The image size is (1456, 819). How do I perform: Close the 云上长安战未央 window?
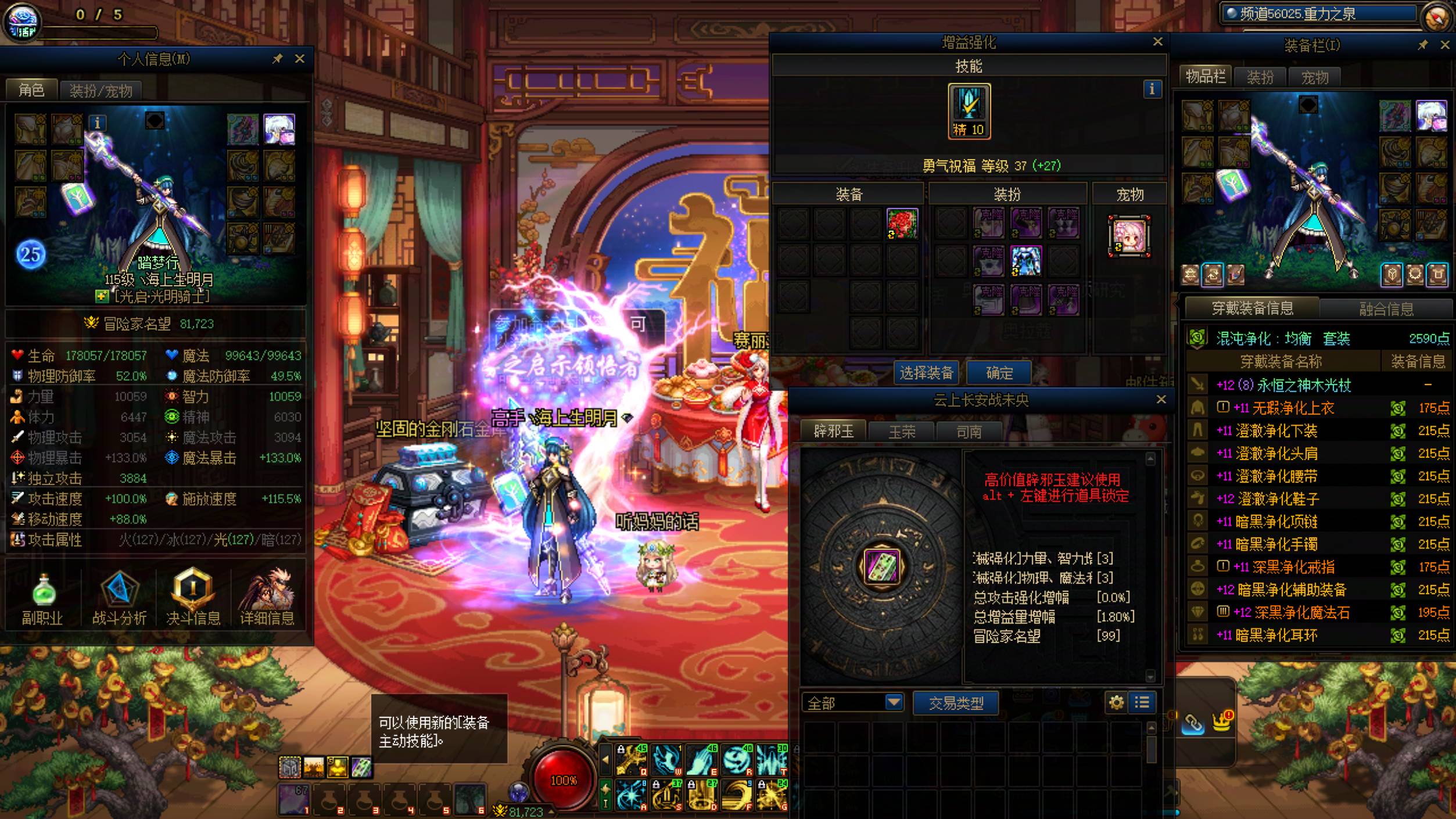click(x=1161, y=400)
